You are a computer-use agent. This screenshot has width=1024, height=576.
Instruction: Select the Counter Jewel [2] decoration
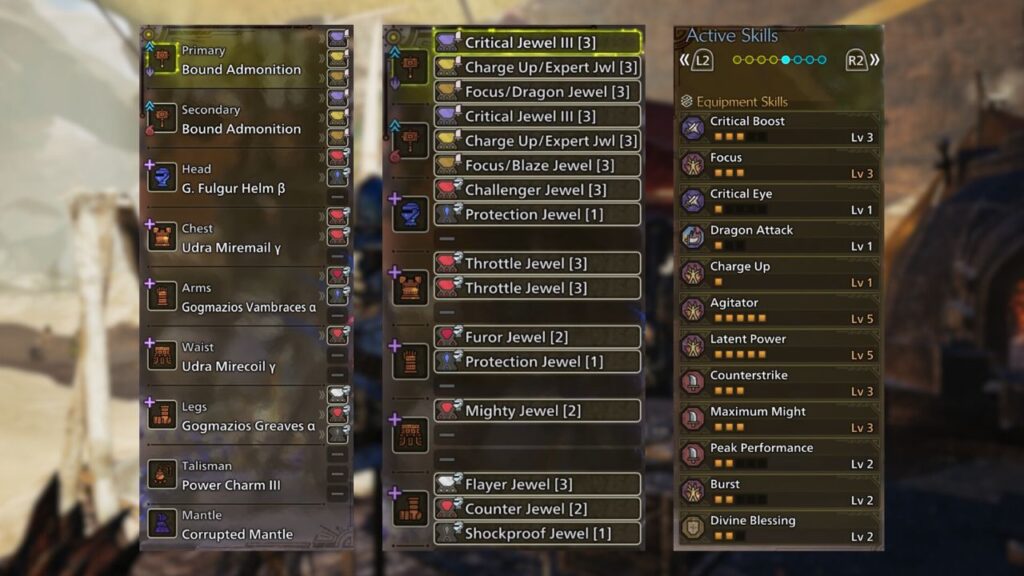(x=538, y=508)
